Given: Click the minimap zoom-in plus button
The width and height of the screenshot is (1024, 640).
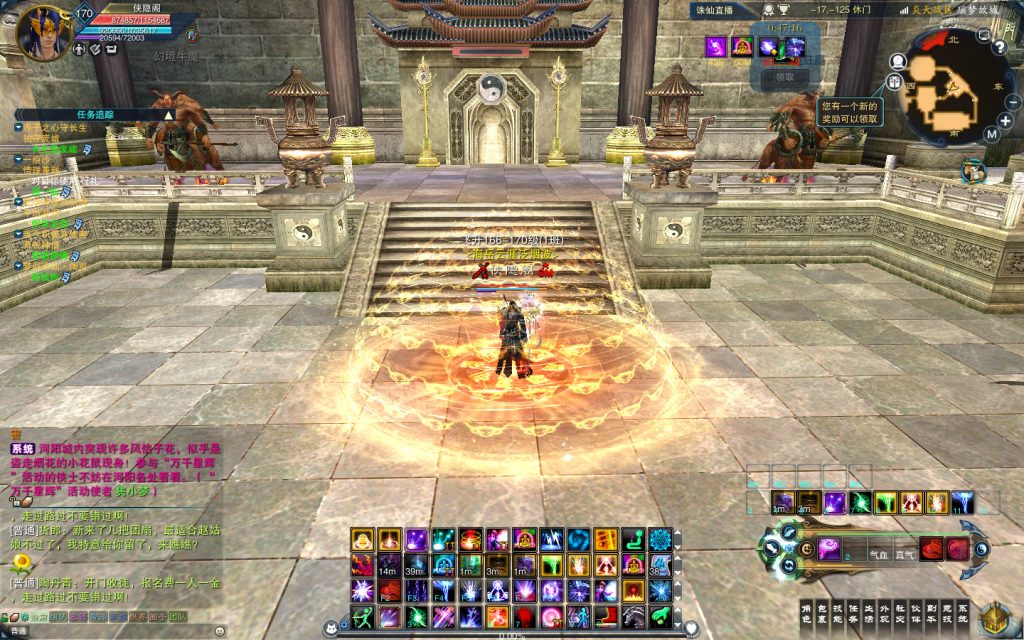Looking at the screenshot, I should coord(1005,120).
